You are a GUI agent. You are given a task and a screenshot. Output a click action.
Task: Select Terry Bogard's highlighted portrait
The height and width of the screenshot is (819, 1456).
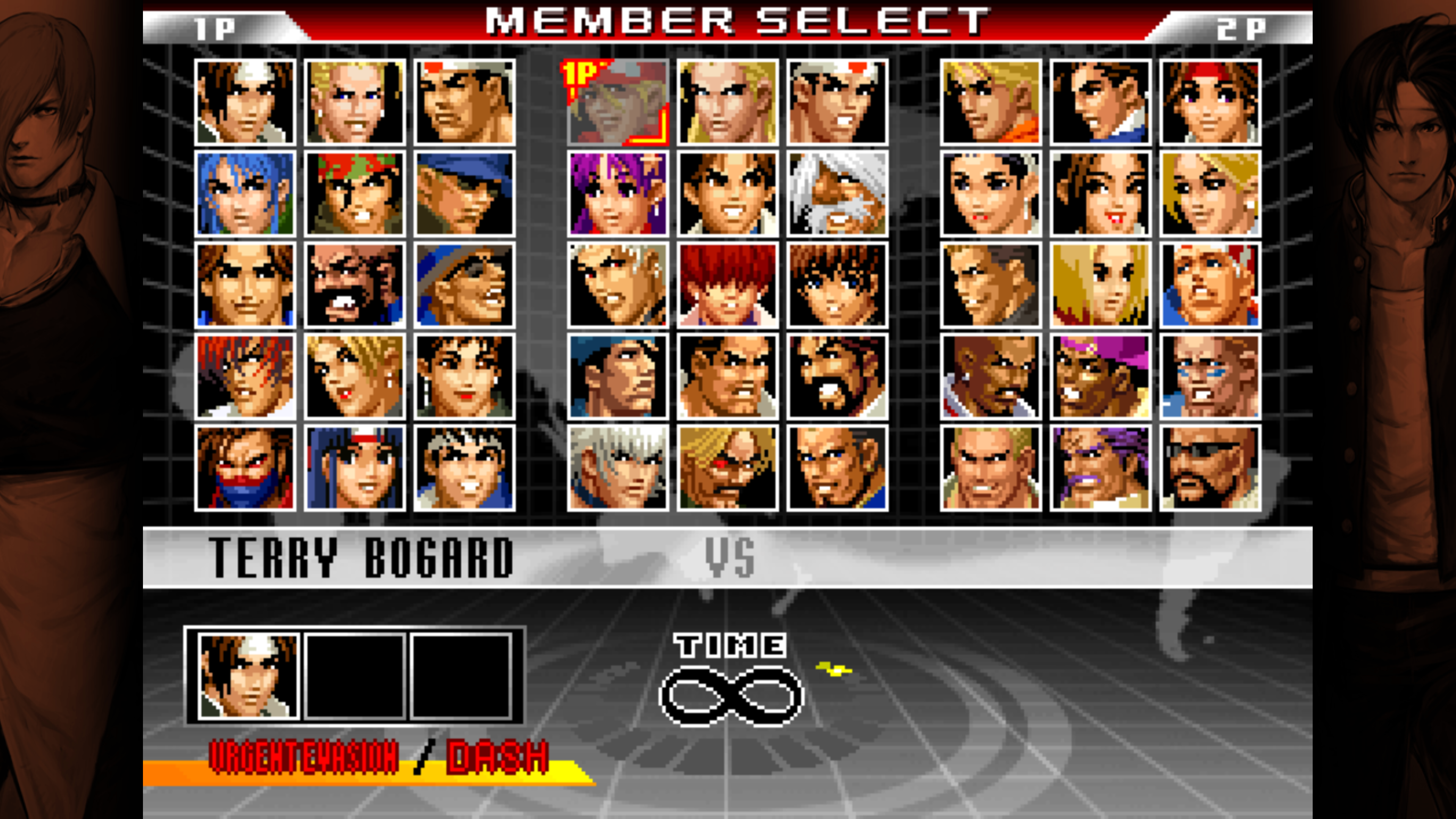pyautogui.click(x=618, y=102)
